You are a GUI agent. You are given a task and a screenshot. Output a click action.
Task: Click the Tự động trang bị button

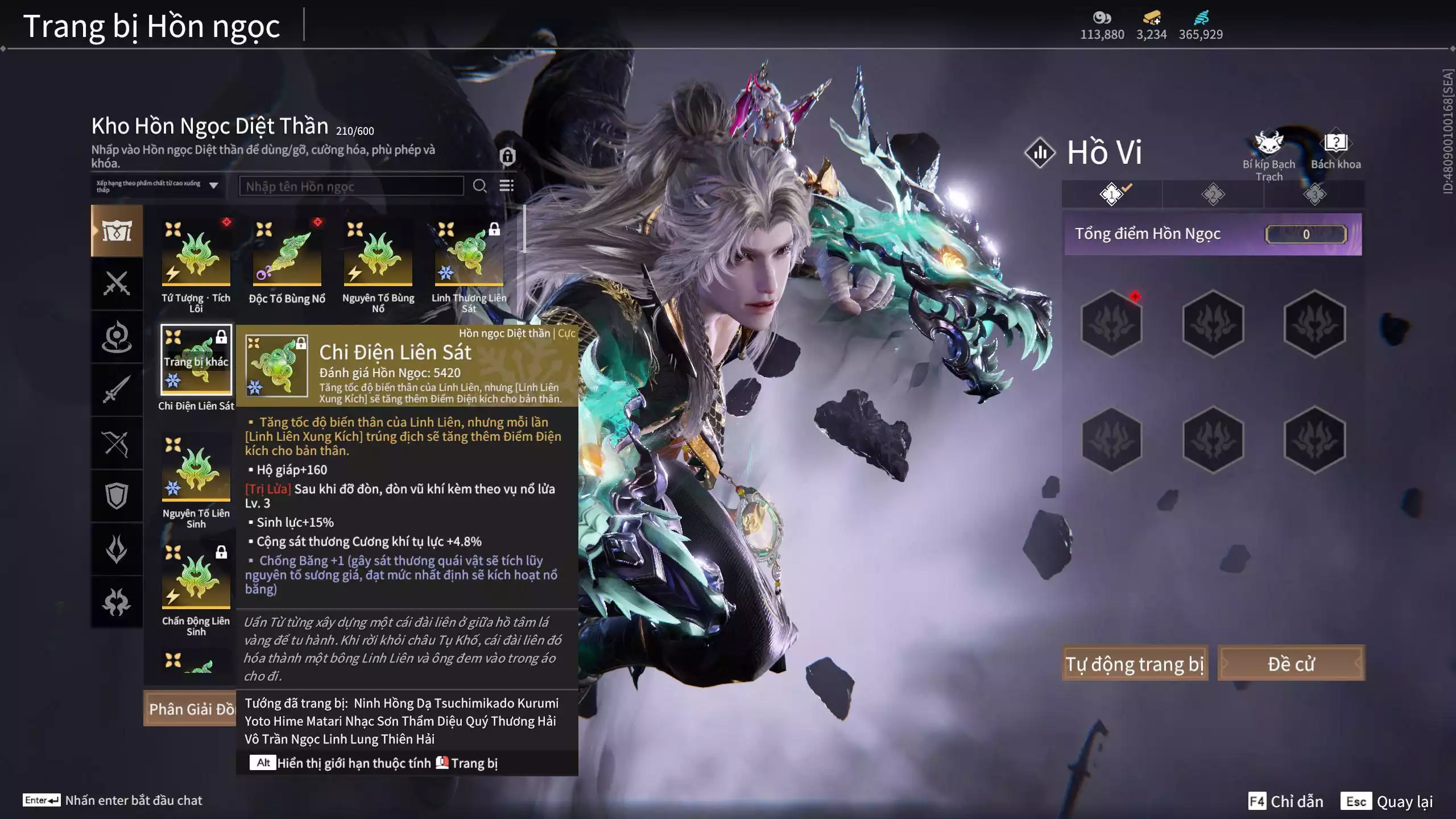[x=1135, y=663]
